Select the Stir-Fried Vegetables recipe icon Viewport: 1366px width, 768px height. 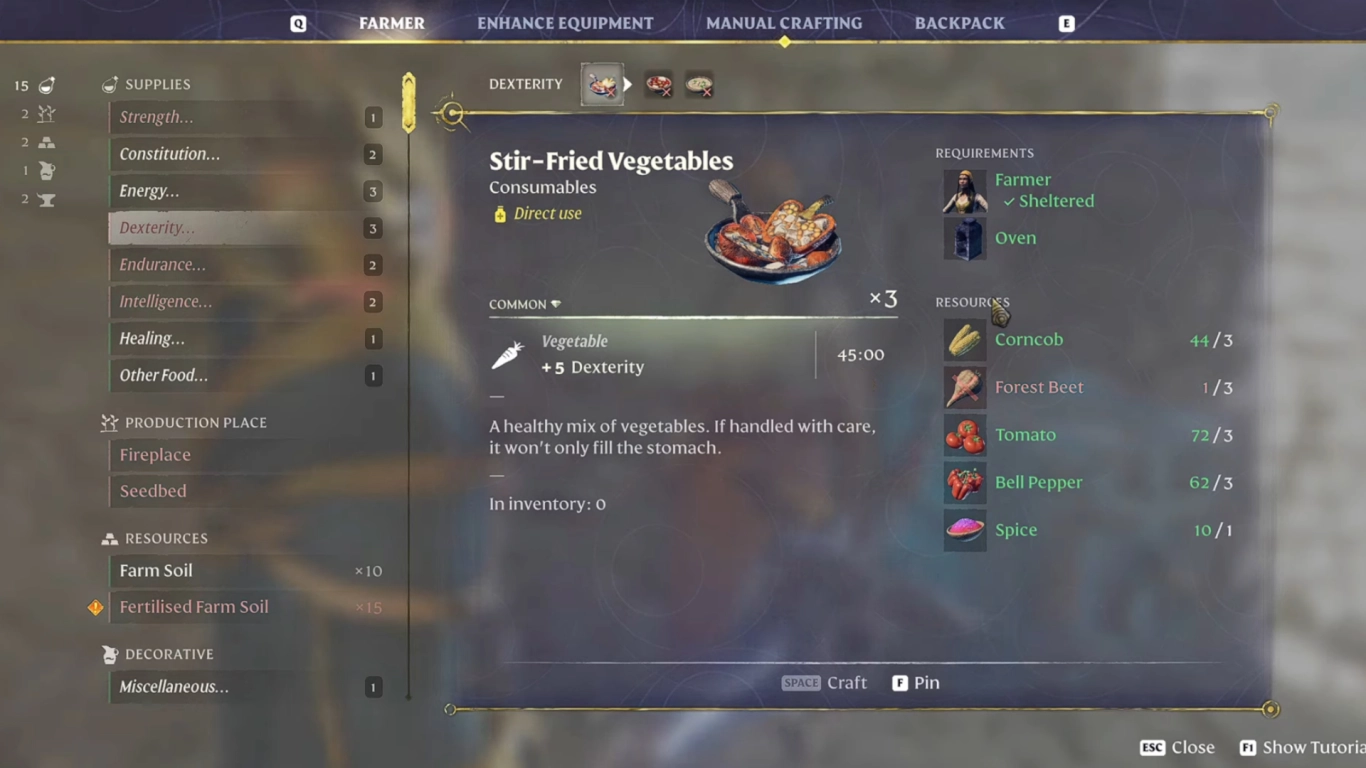point(602,84)
